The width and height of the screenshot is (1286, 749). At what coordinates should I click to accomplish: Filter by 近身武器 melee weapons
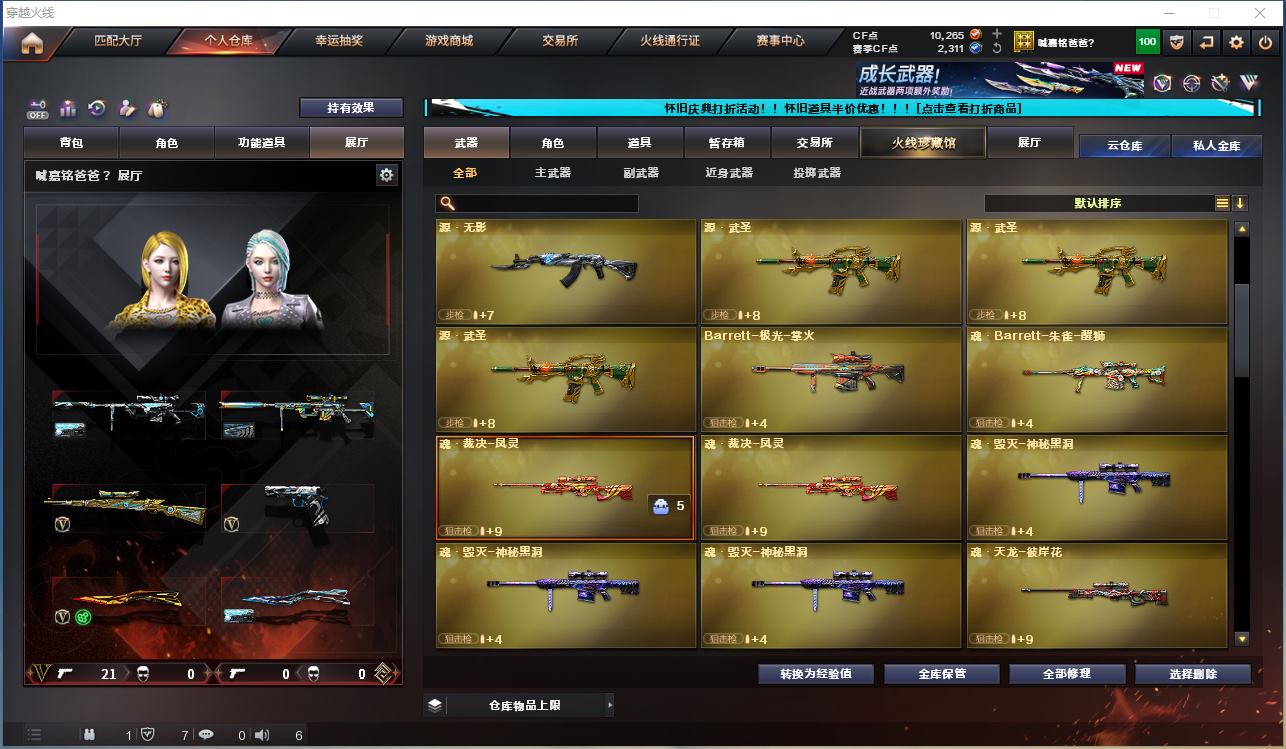pyautogui.click(x=729, y=173)
